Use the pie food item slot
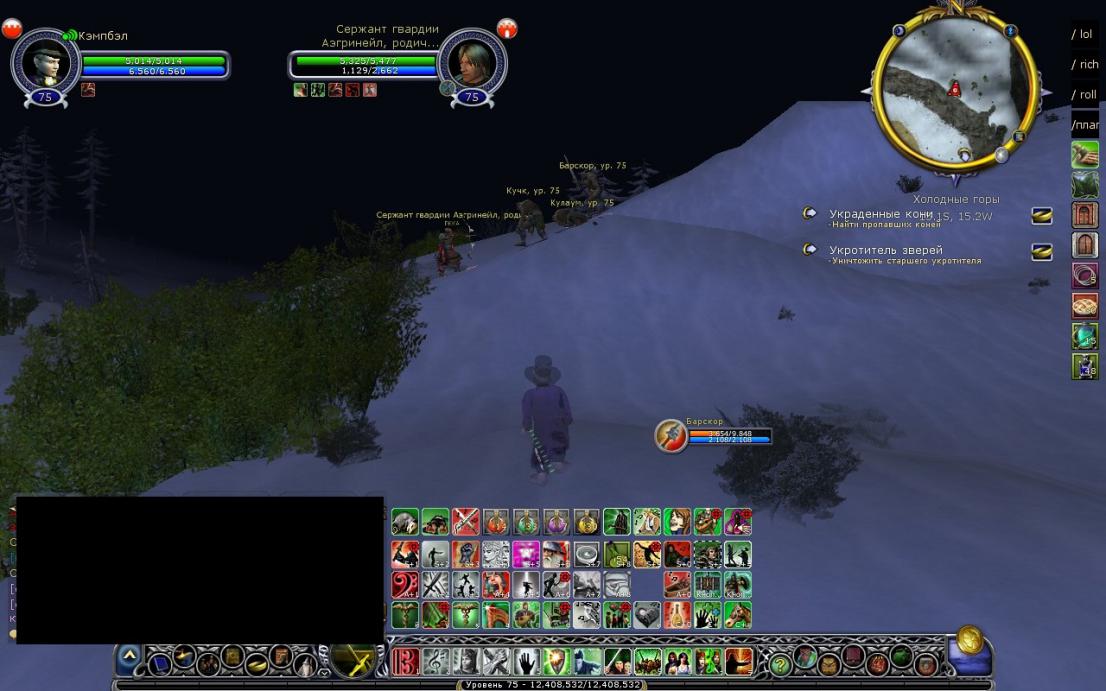Image resolution: width=1106 pixels, height=691 pixels. click(1085, 306)
